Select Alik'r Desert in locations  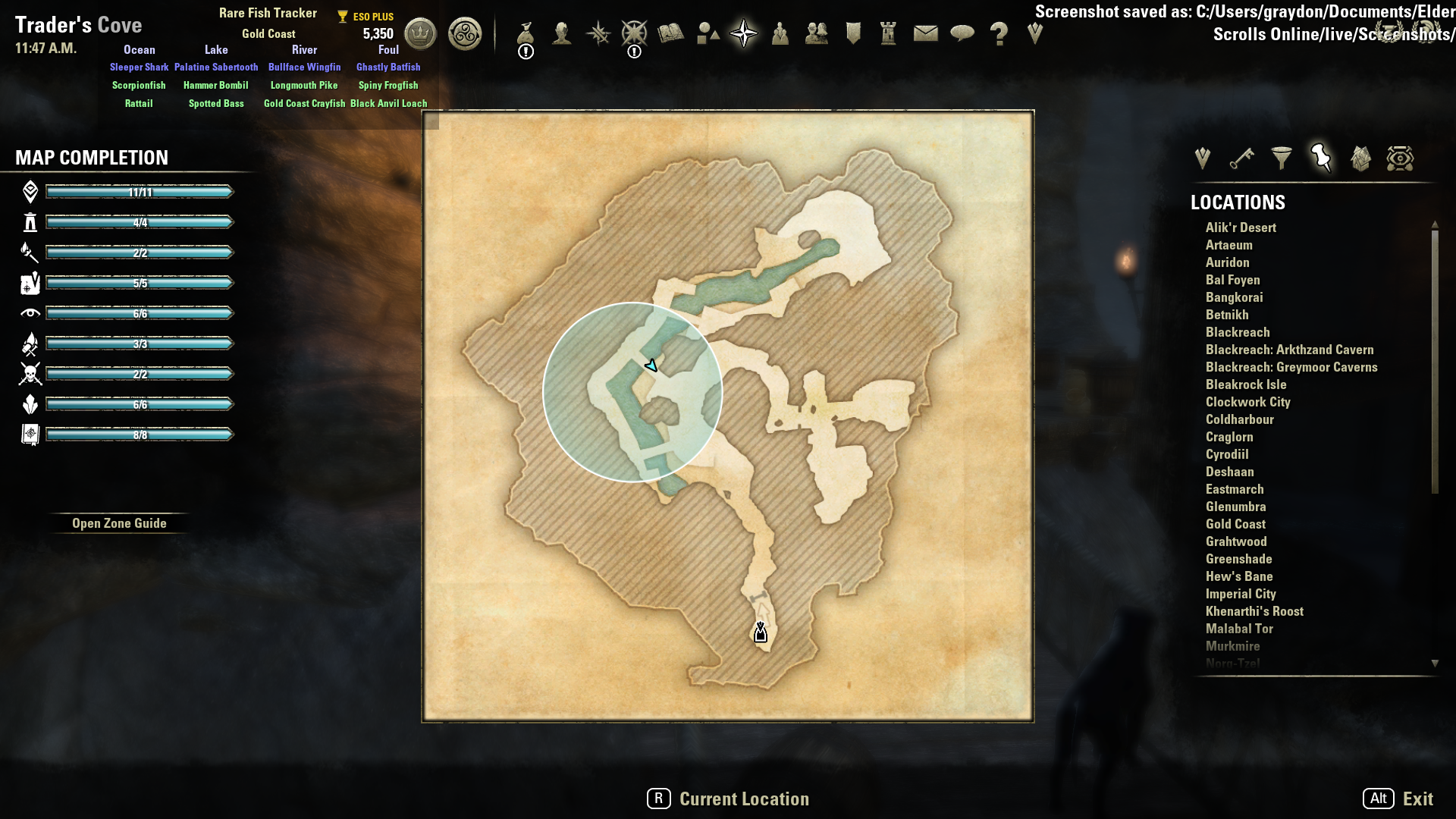[x=1241, y=227]
